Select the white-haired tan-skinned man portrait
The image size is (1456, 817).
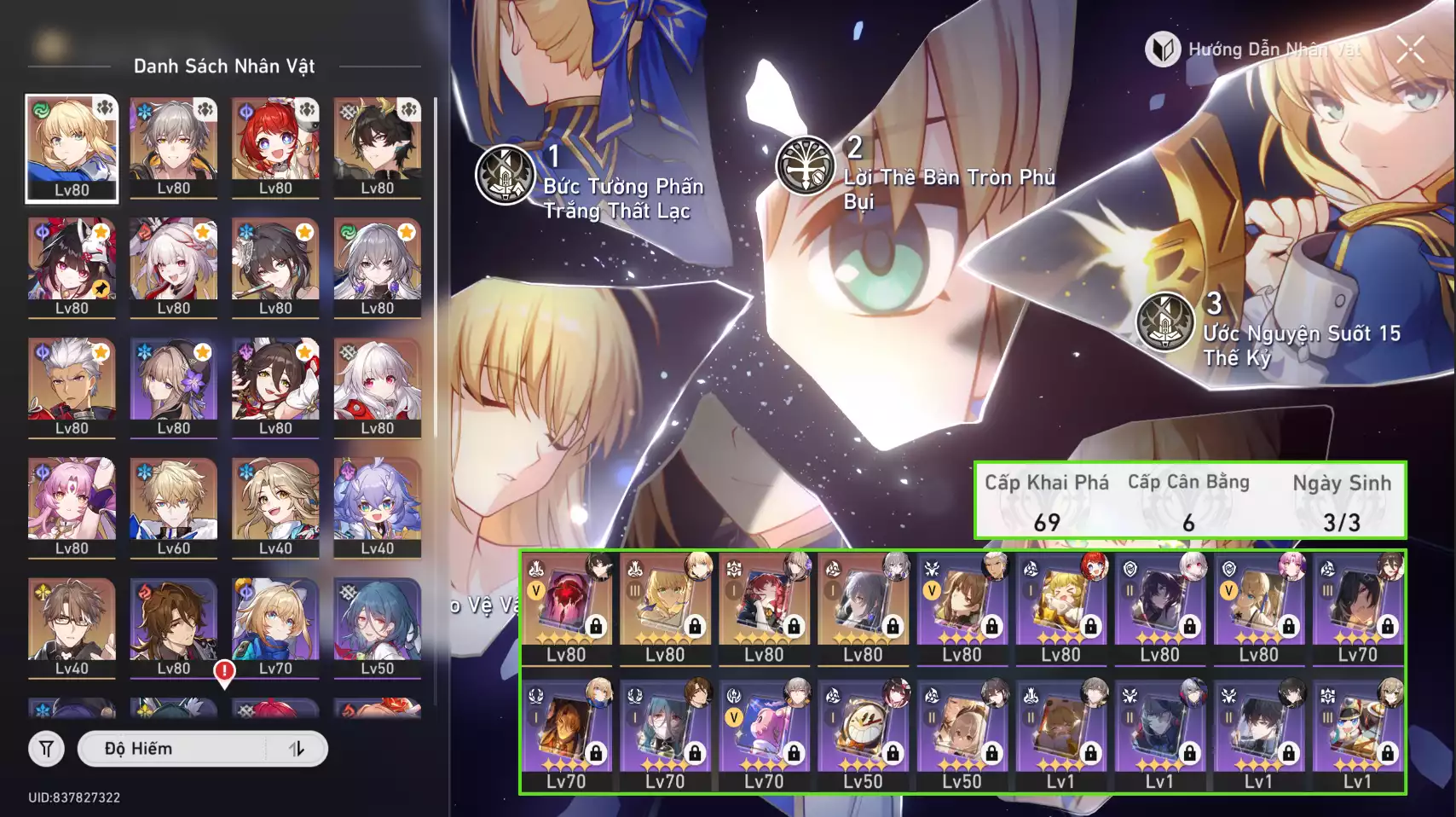coord(72,387)
